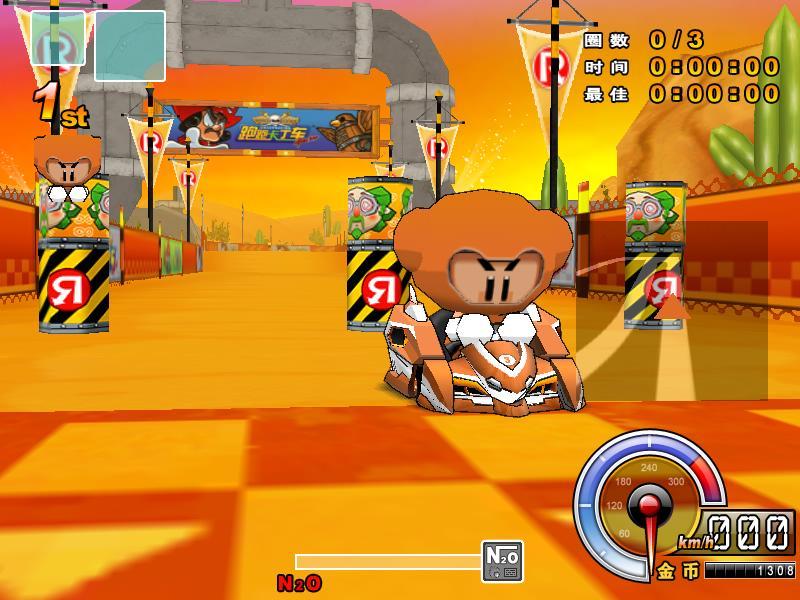Viewport: 800px width, 600px height.
Task: Select the larger empty item slot
Action: coord(130,46)
